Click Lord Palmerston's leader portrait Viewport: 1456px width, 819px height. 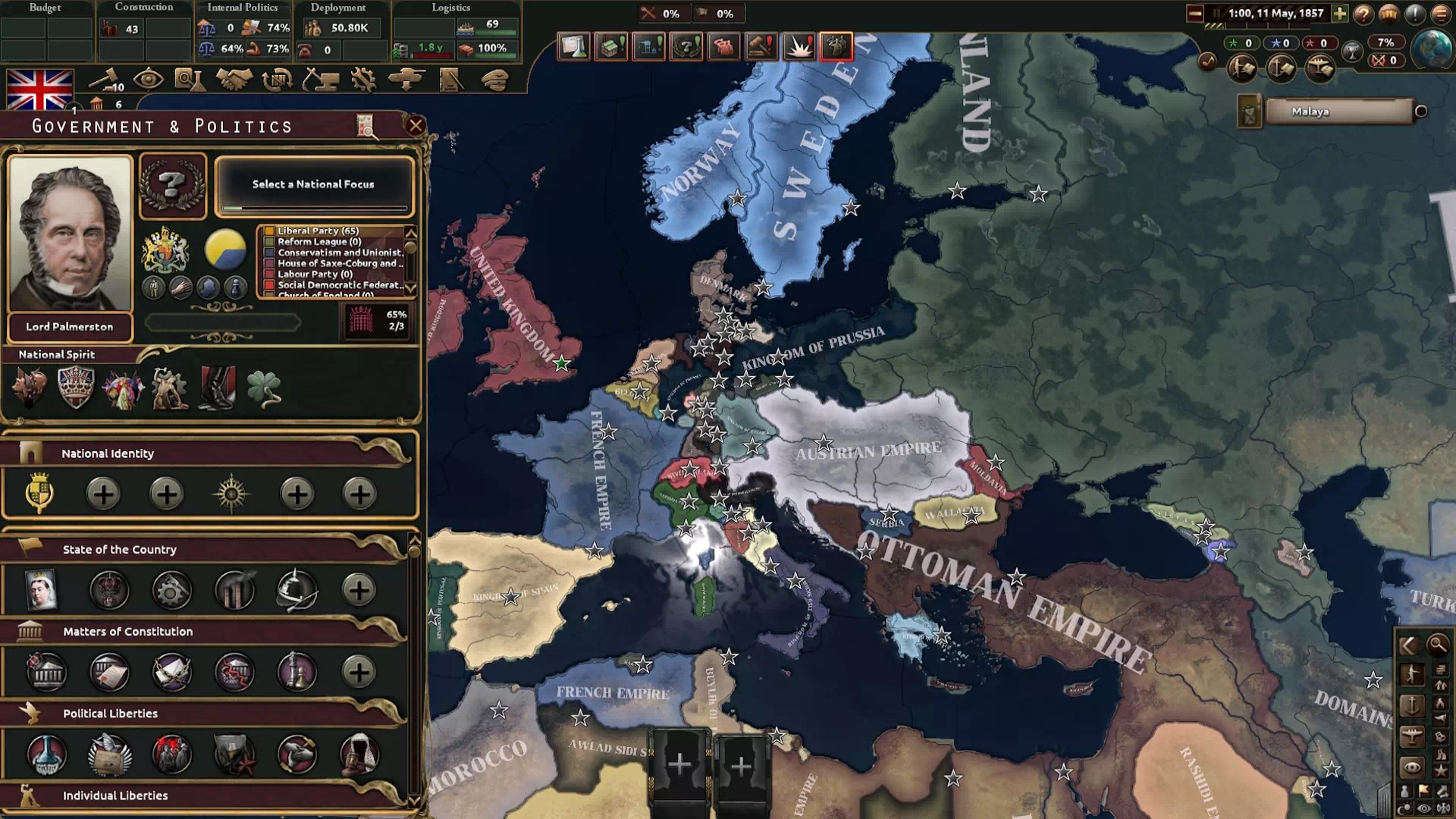tap(70, 234)
